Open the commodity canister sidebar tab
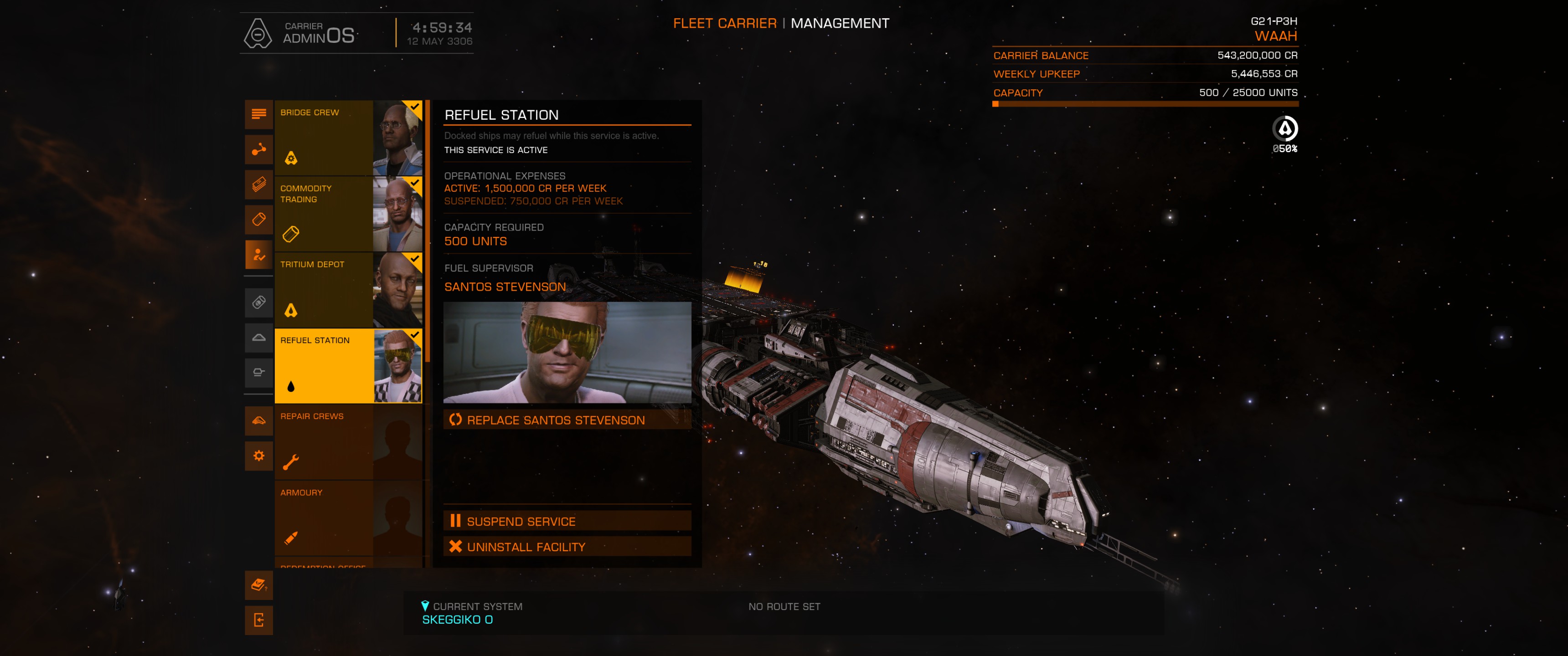The height and width of the screenshot is (656, 1568). [259, 219]
